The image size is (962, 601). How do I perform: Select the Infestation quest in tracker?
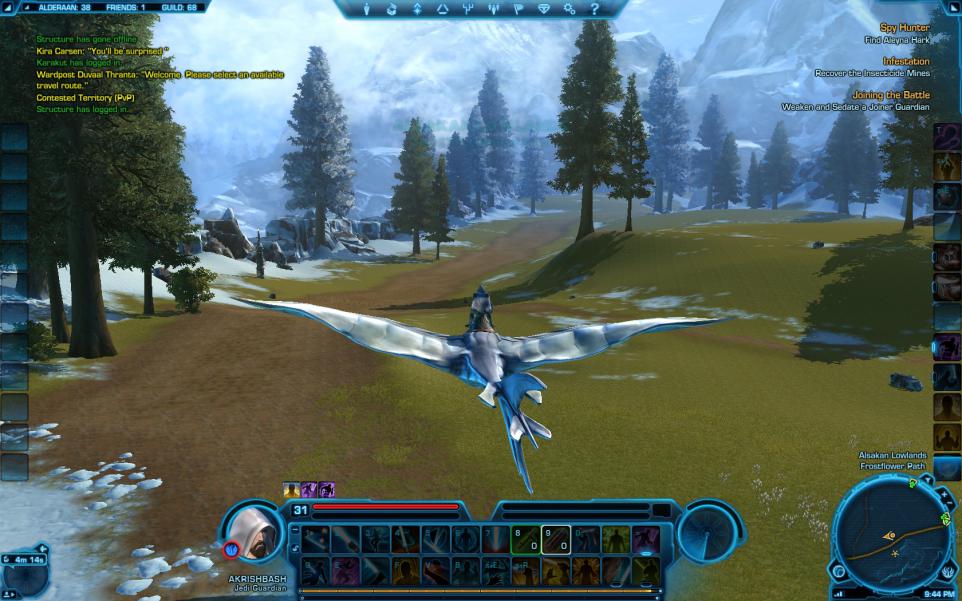tap(906, 62)
